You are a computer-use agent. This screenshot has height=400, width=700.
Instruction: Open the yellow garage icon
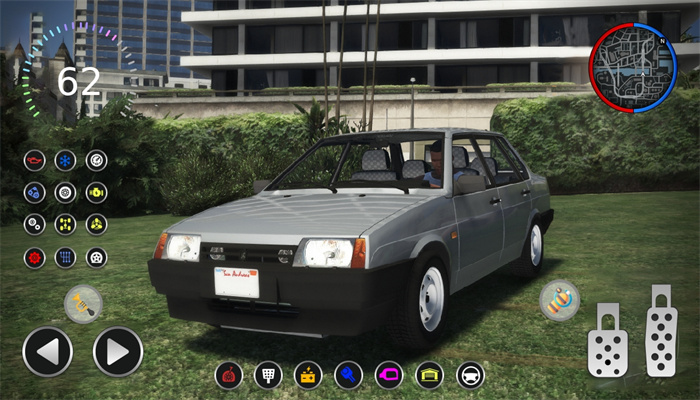click(429, 375)
